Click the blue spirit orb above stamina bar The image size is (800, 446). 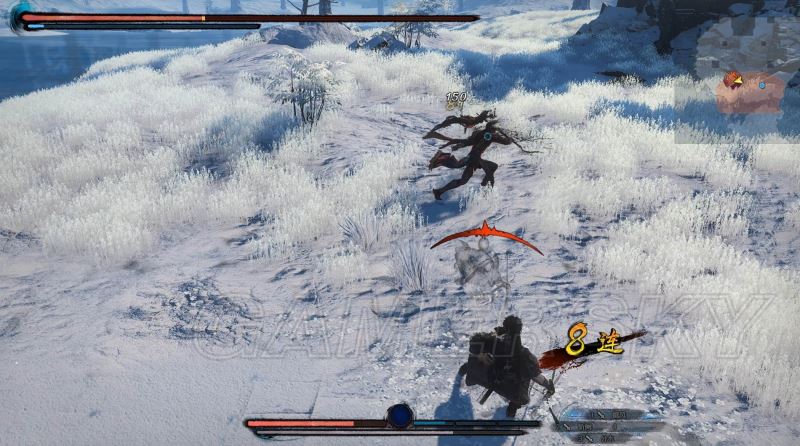point(400,415)
